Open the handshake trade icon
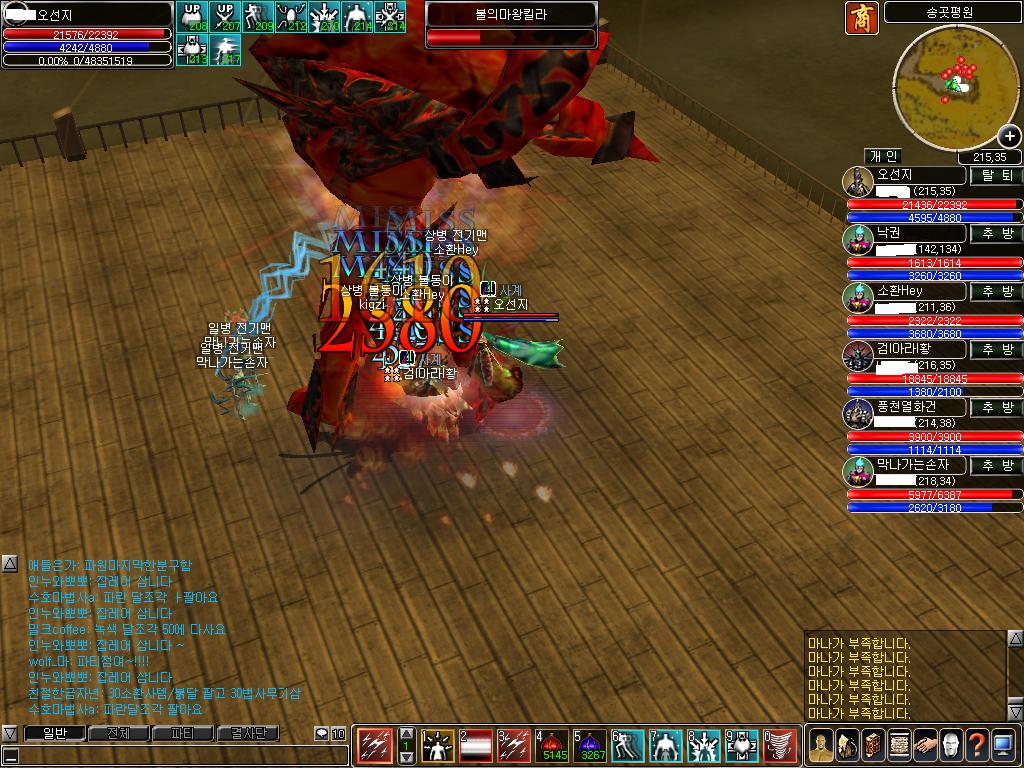Screen dimensions: 1024x768 point(923,745)
